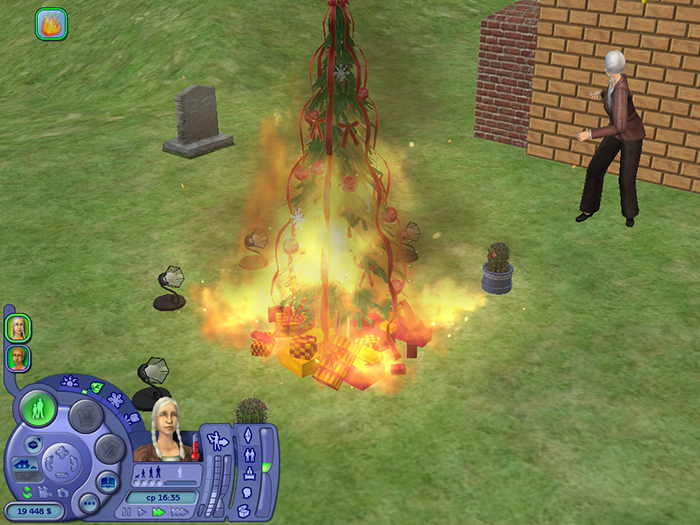
Task: Set game speed to triple fast-forward
Action: click(180, 511)
